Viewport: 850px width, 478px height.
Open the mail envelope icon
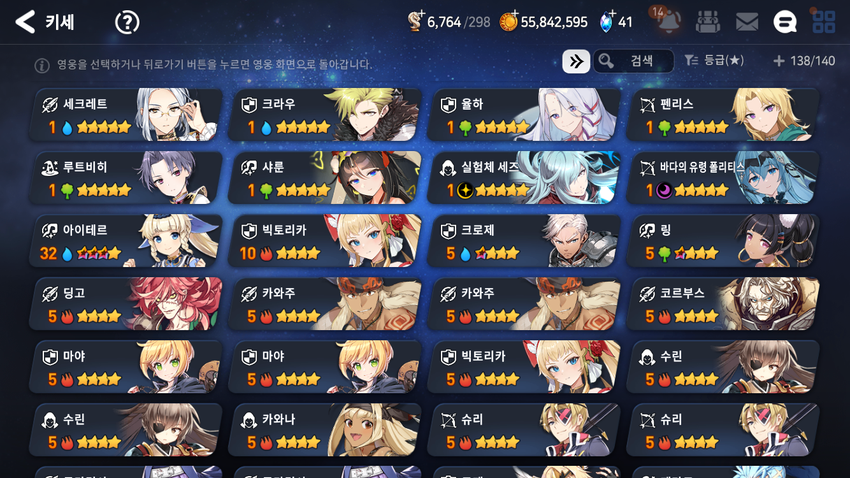(746, 22)
